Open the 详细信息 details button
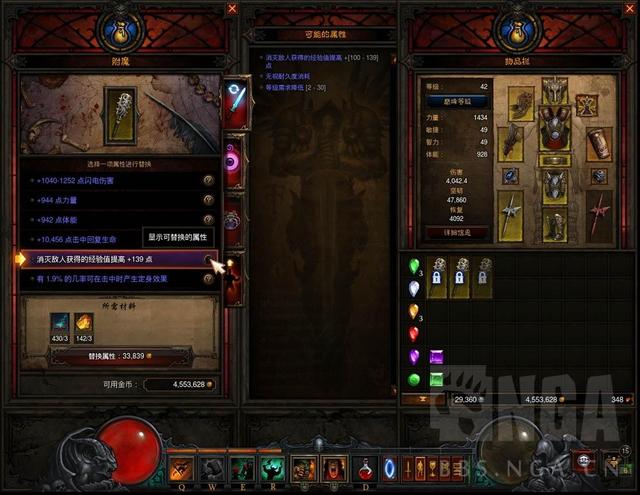 [x=457, y=232]
